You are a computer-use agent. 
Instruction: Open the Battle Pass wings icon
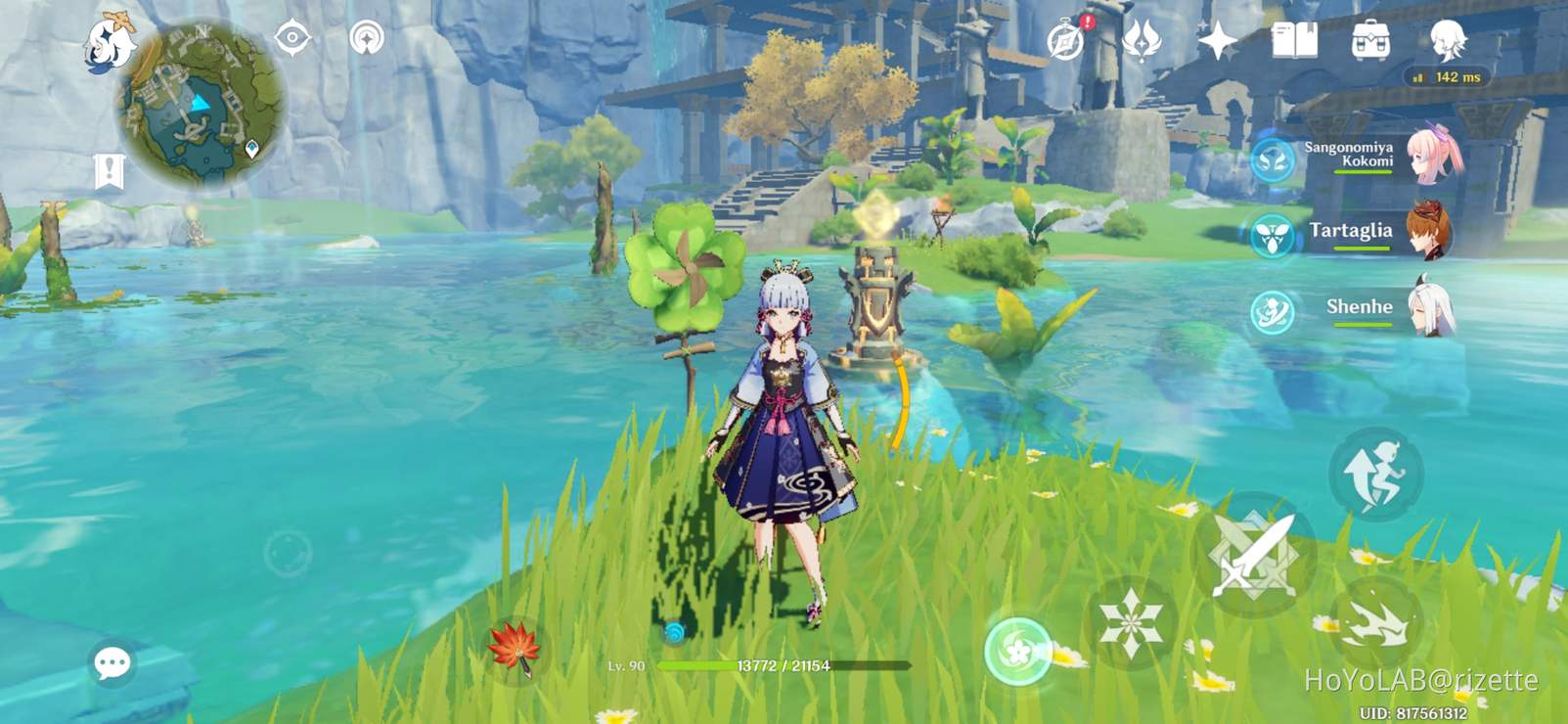tap(1142, 42)
